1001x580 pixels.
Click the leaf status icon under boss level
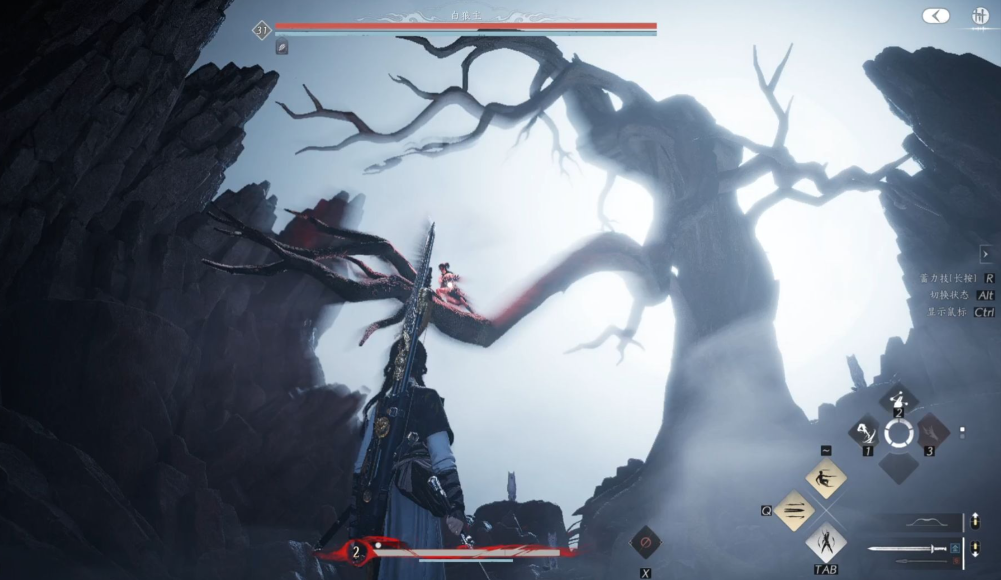tap(282, 47)
